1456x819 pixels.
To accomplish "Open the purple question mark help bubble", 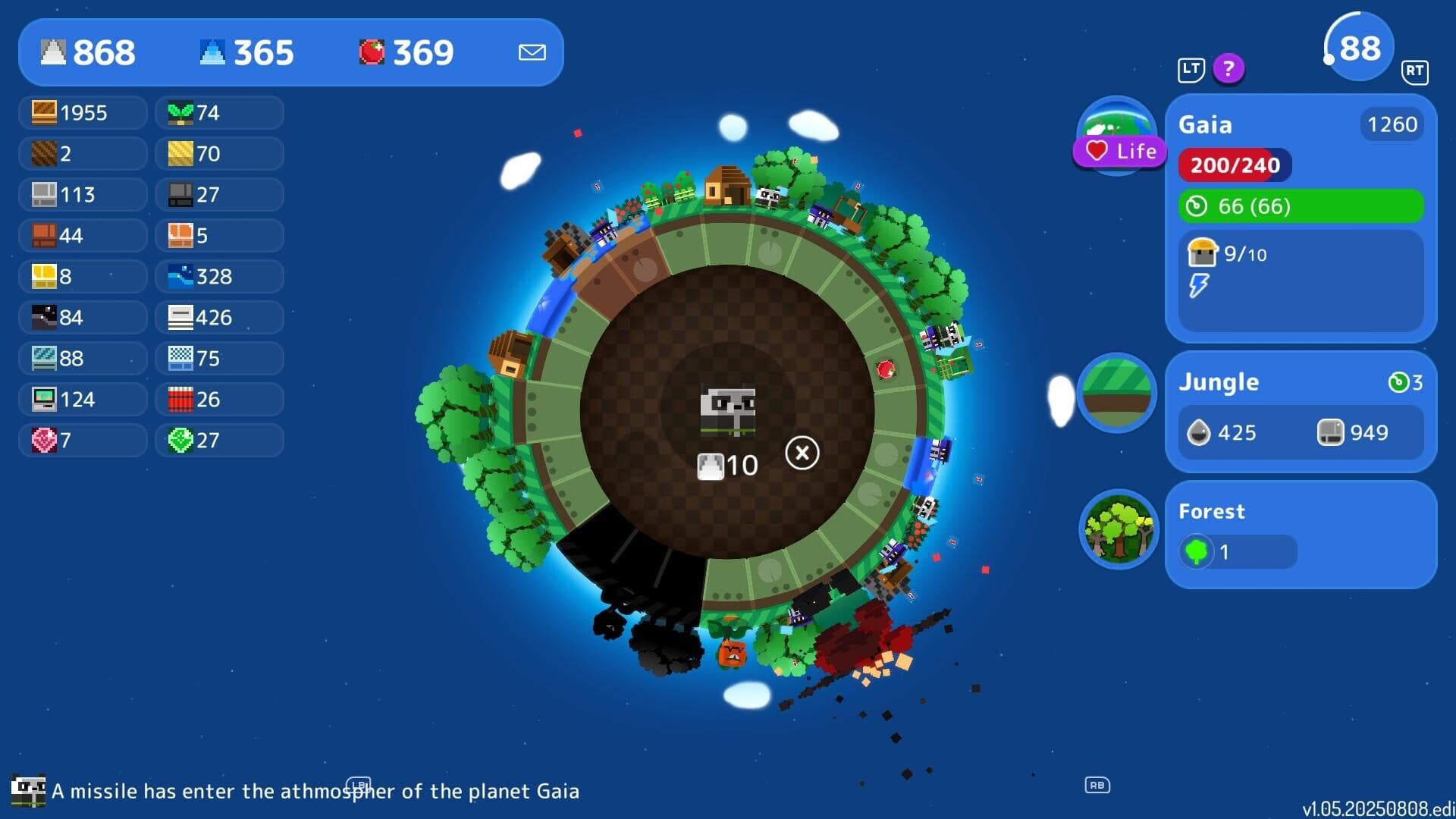I will pyautogui.click(x=1228, y=69).
